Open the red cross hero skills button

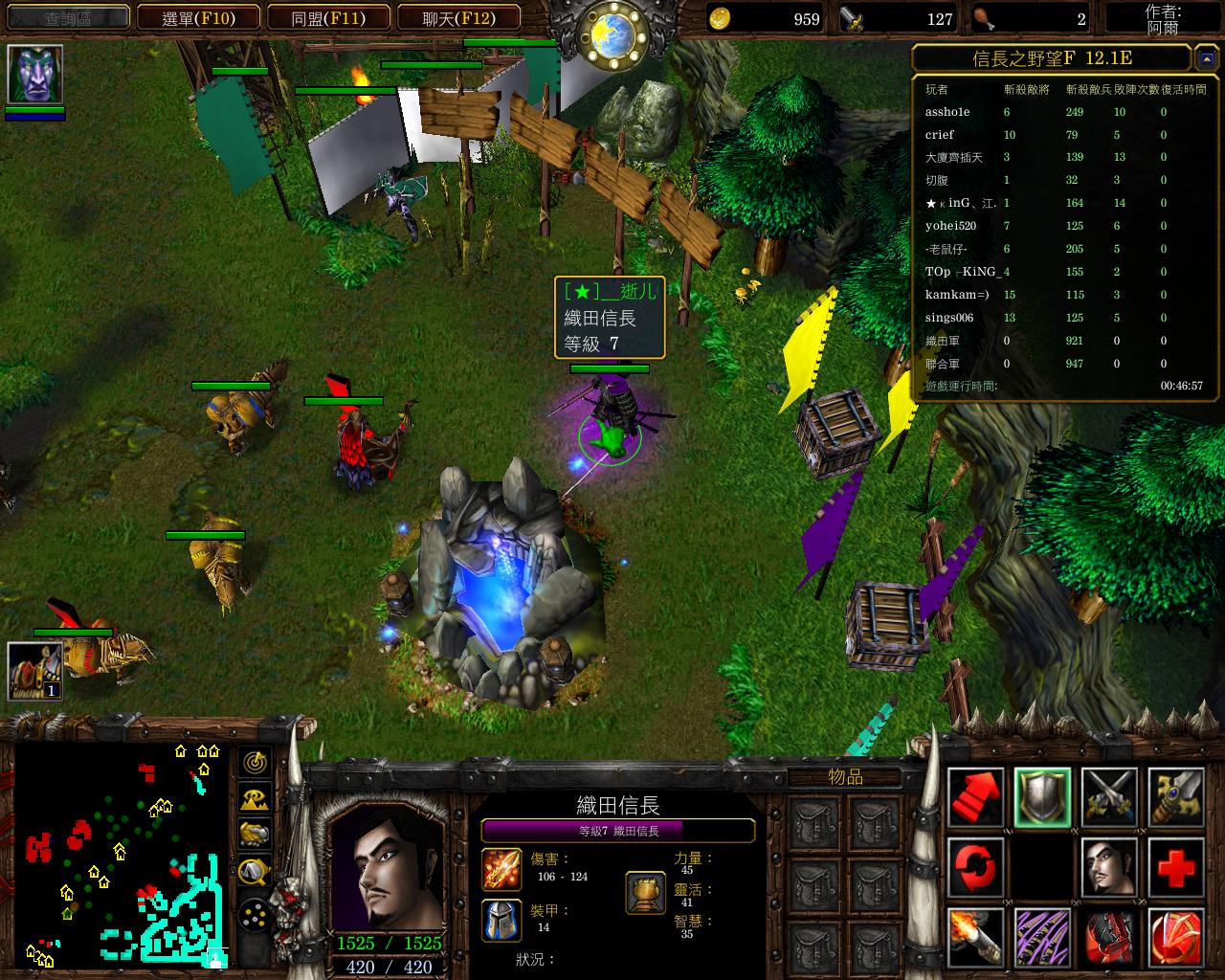click(x=1176, y=866)
